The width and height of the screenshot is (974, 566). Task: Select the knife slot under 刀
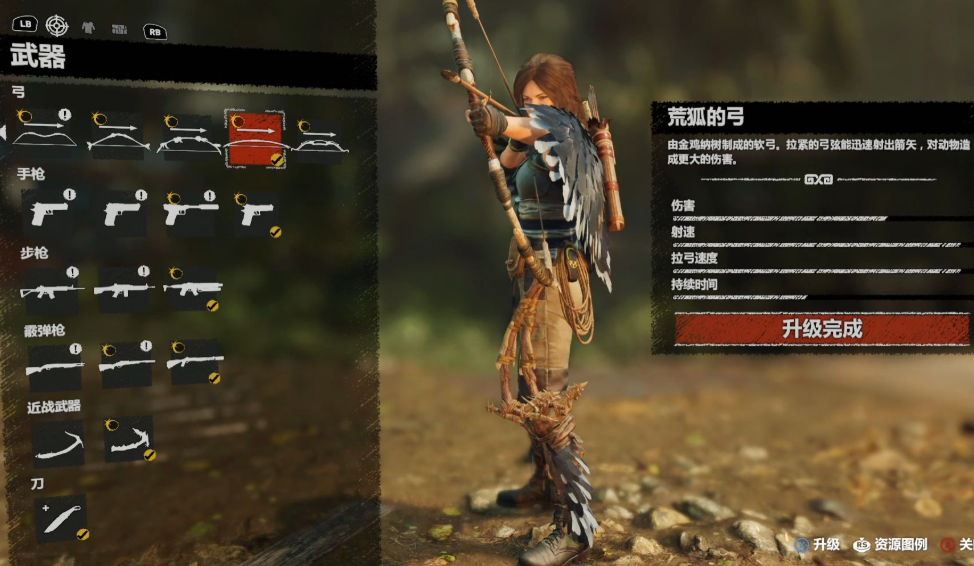[62, 519]
